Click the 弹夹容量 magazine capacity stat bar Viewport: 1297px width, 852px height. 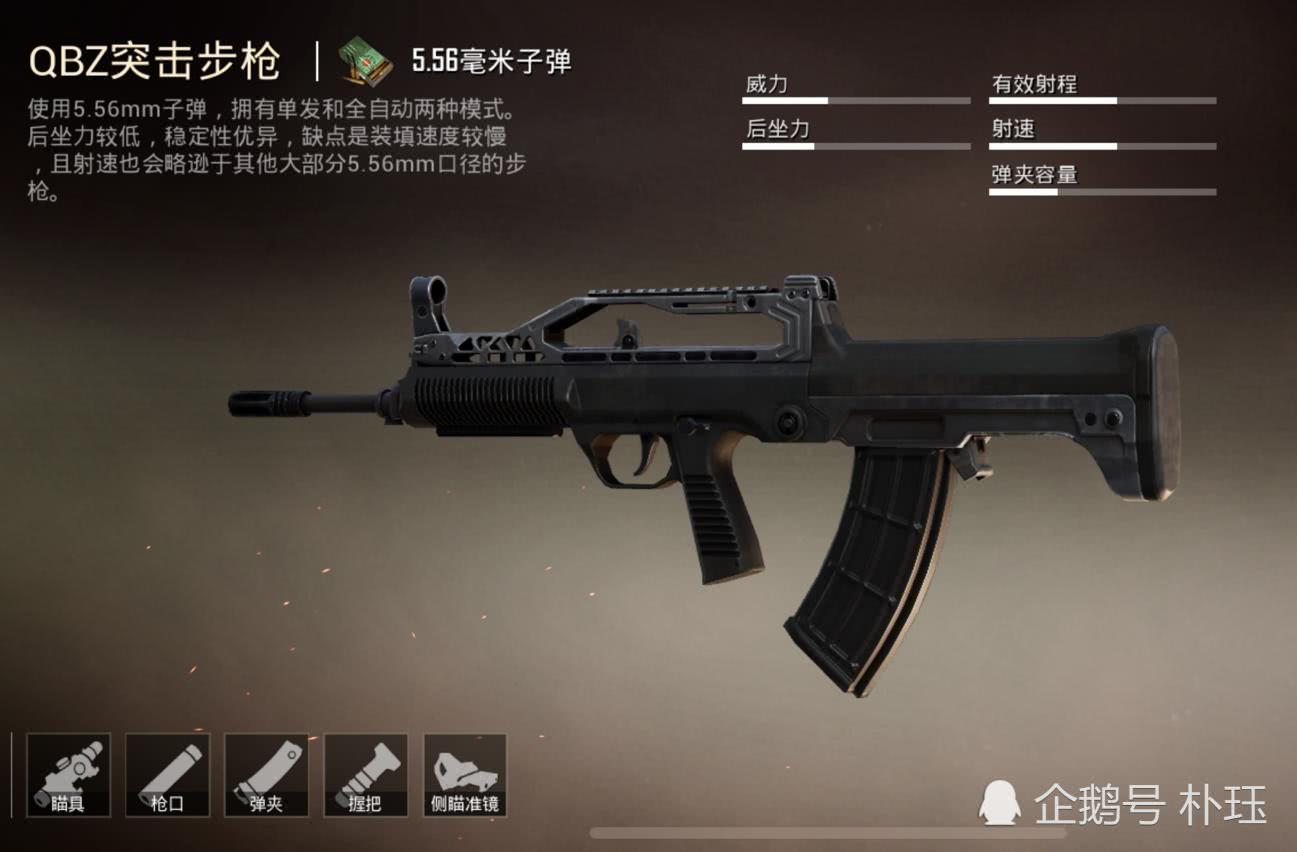coord(1100,190)
